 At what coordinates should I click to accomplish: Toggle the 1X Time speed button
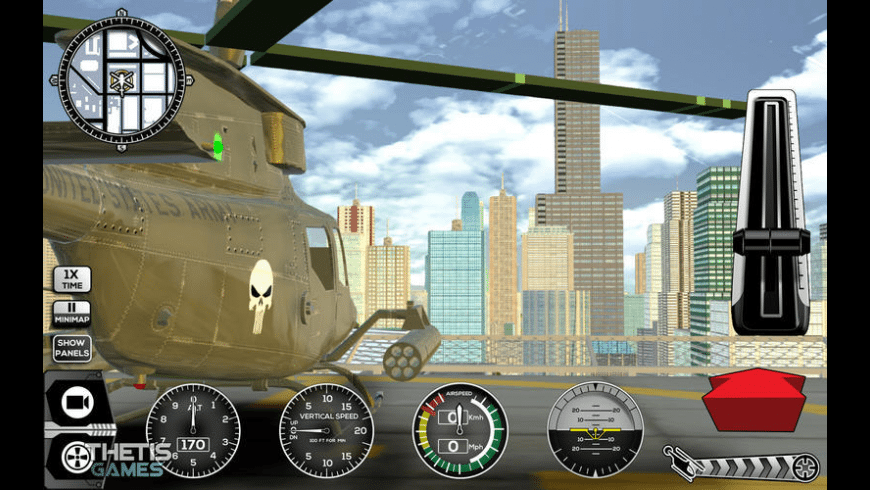[72, 279]
